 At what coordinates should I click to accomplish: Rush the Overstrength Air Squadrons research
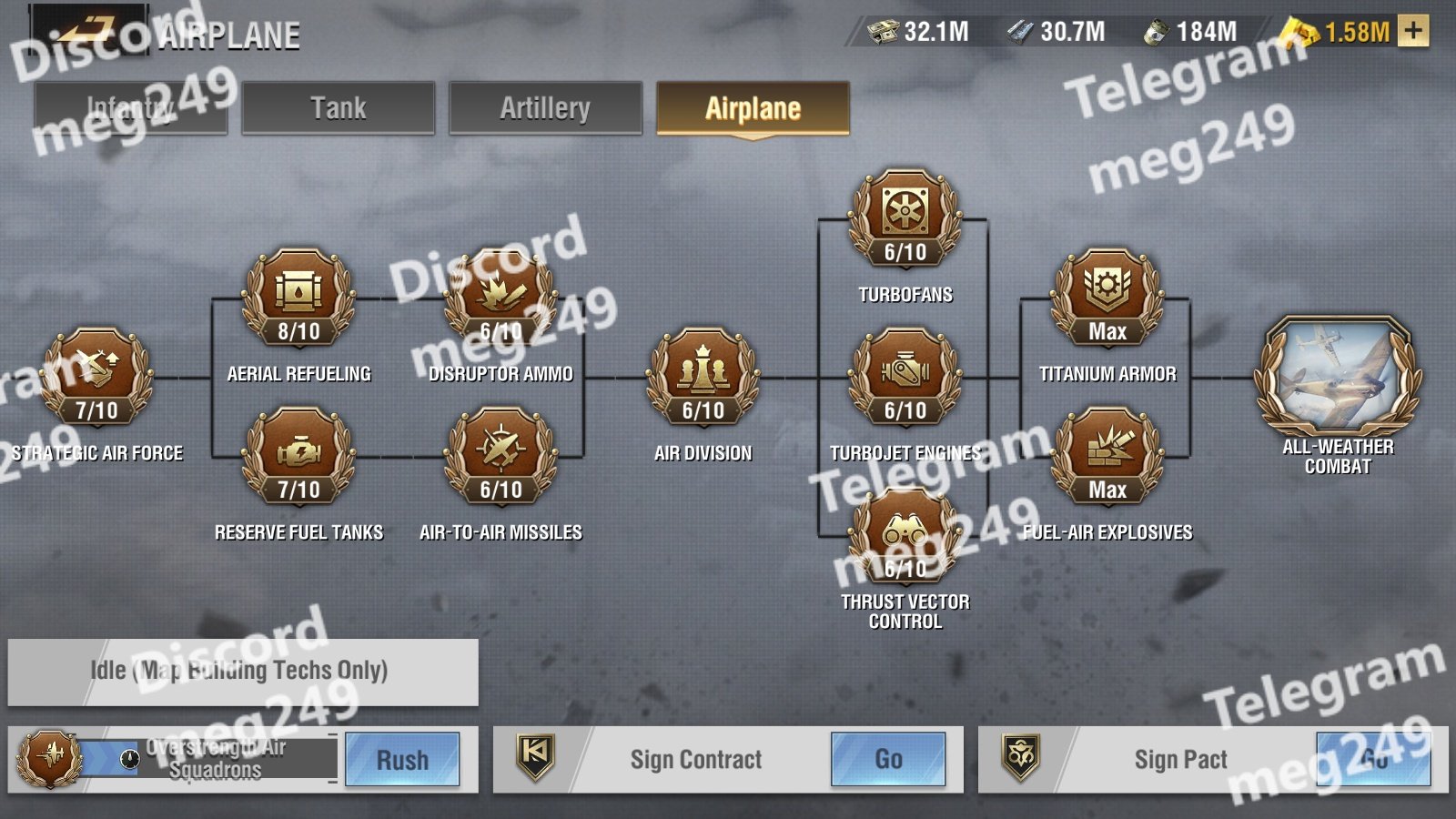coord(402,760)
